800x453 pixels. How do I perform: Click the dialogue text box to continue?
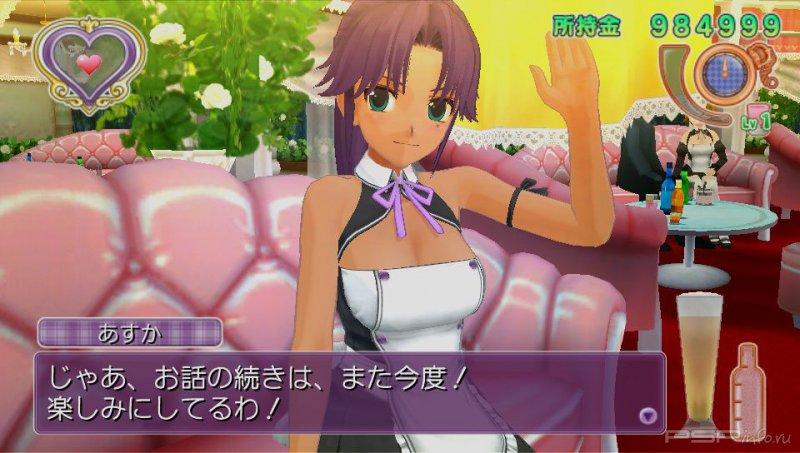340,391
